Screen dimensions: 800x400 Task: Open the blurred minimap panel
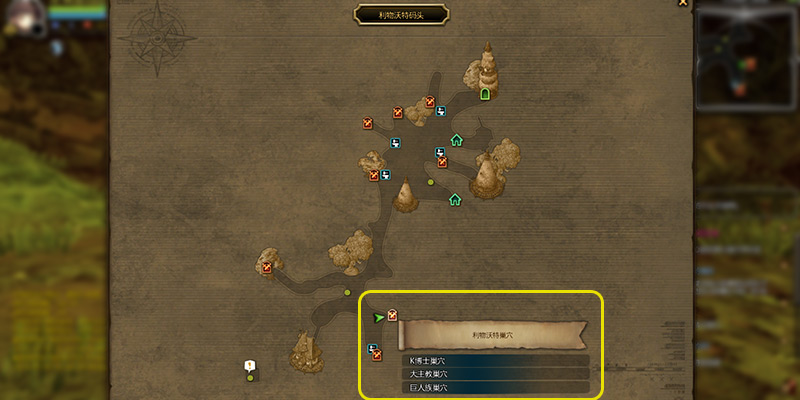point(746,56)
